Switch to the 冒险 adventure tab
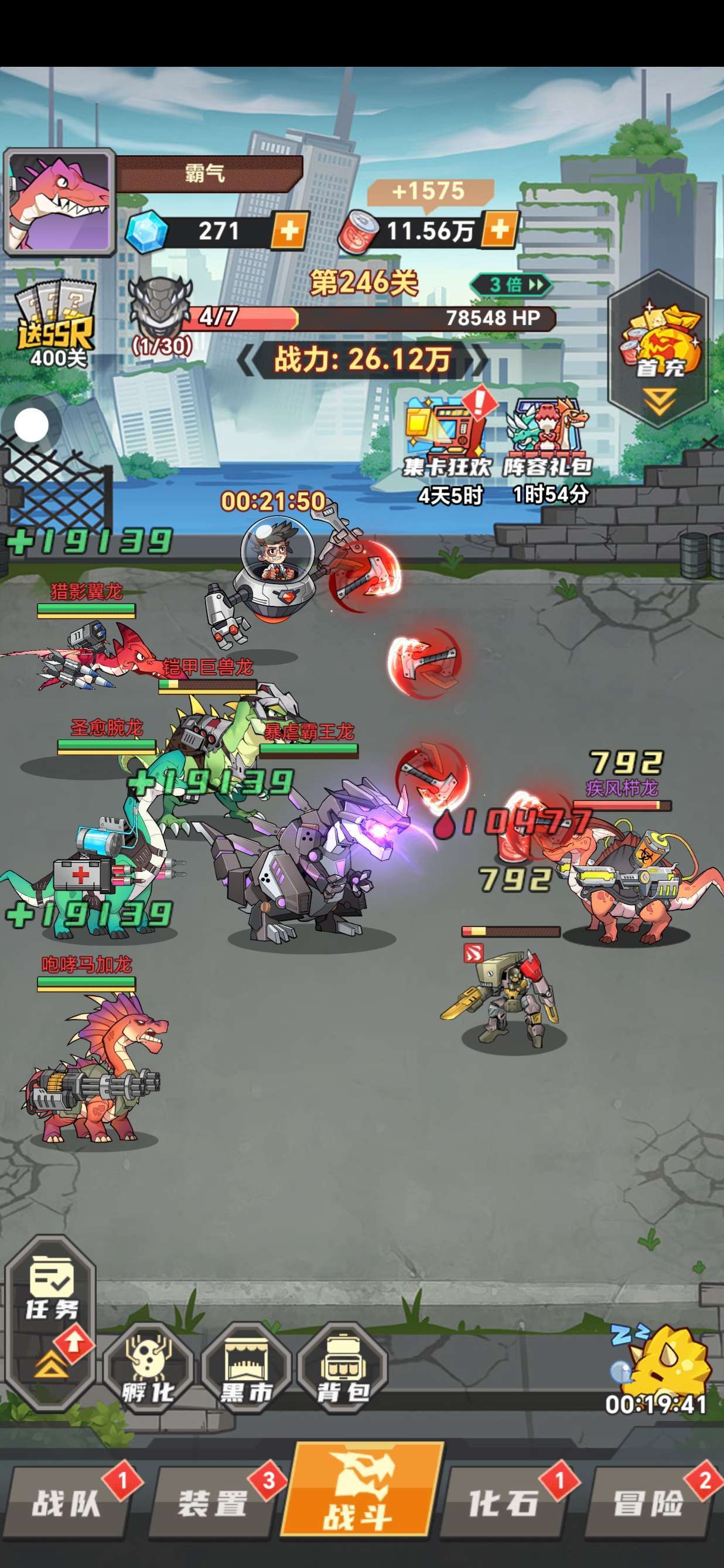This screenshot has width=724, height=1568. coord(648,1502)
